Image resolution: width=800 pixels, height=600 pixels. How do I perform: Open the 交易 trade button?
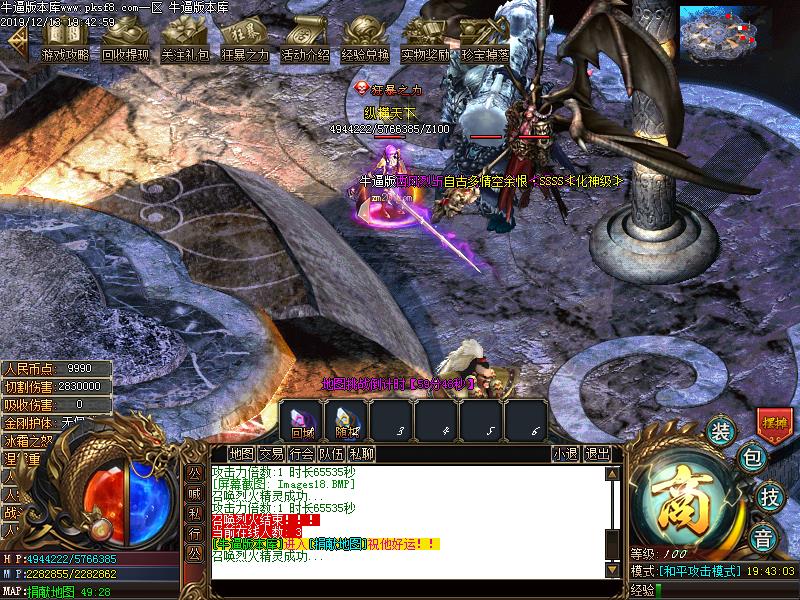pyautogui.click(x=271, y=454)
